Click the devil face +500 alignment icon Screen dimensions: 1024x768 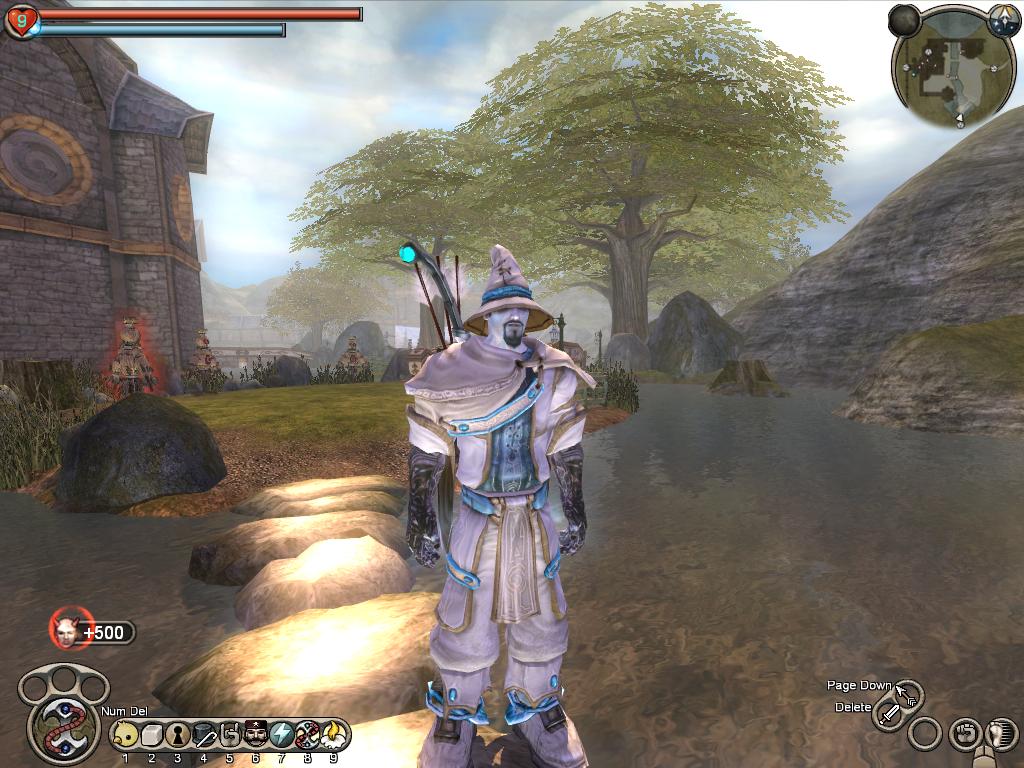[x=68, y=630]
